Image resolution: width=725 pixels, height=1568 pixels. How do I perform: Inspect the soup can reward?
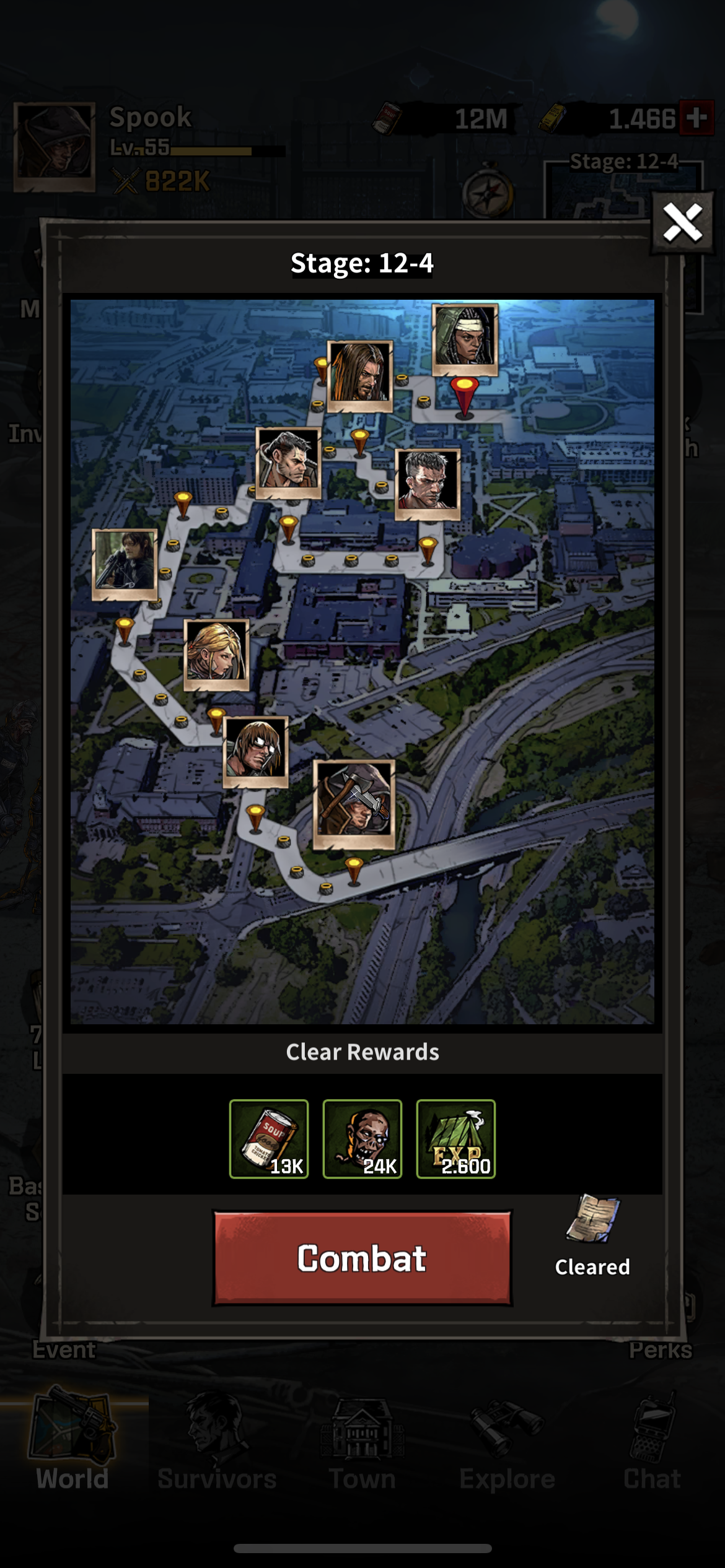(269, 1138)
